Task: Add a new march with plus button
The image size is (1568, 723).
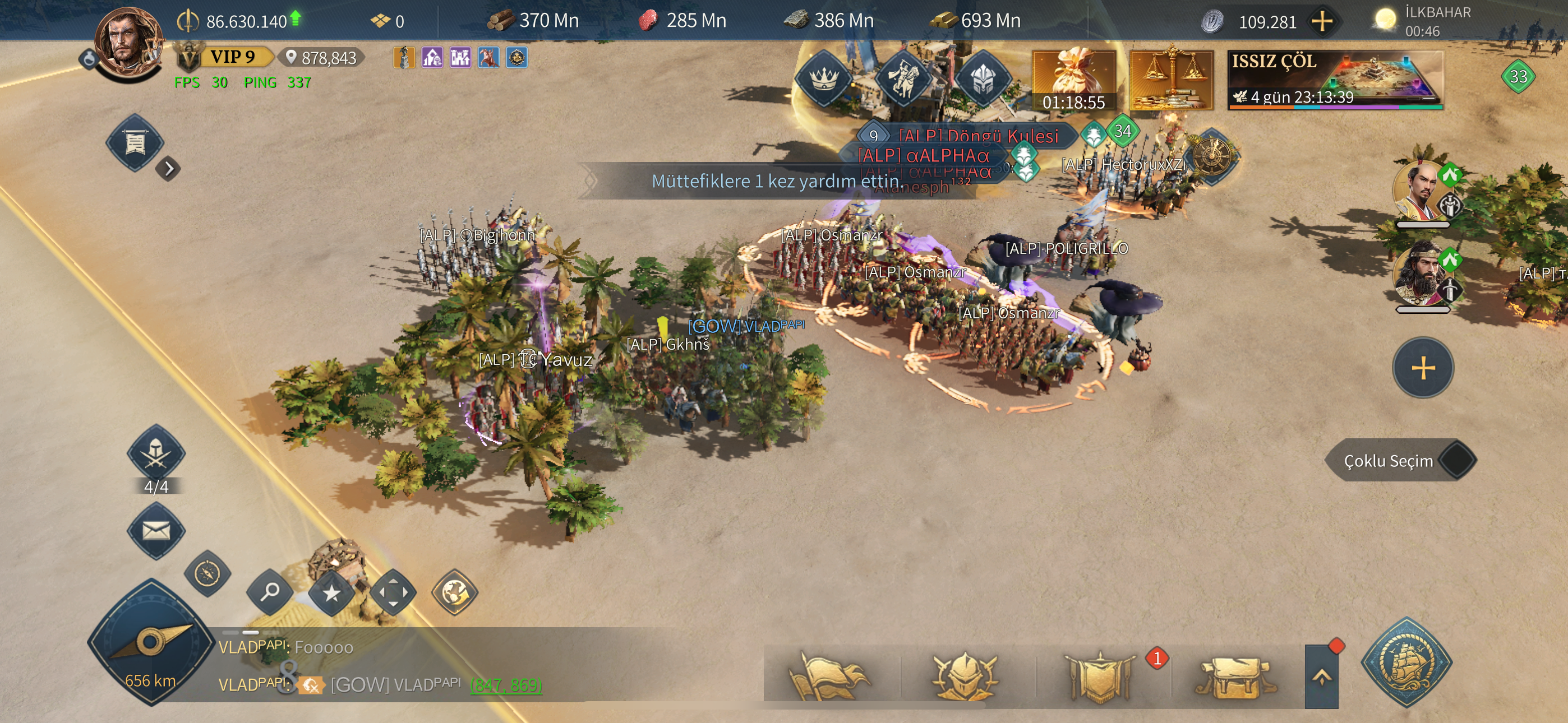Action: click(x=1423, y=368)
